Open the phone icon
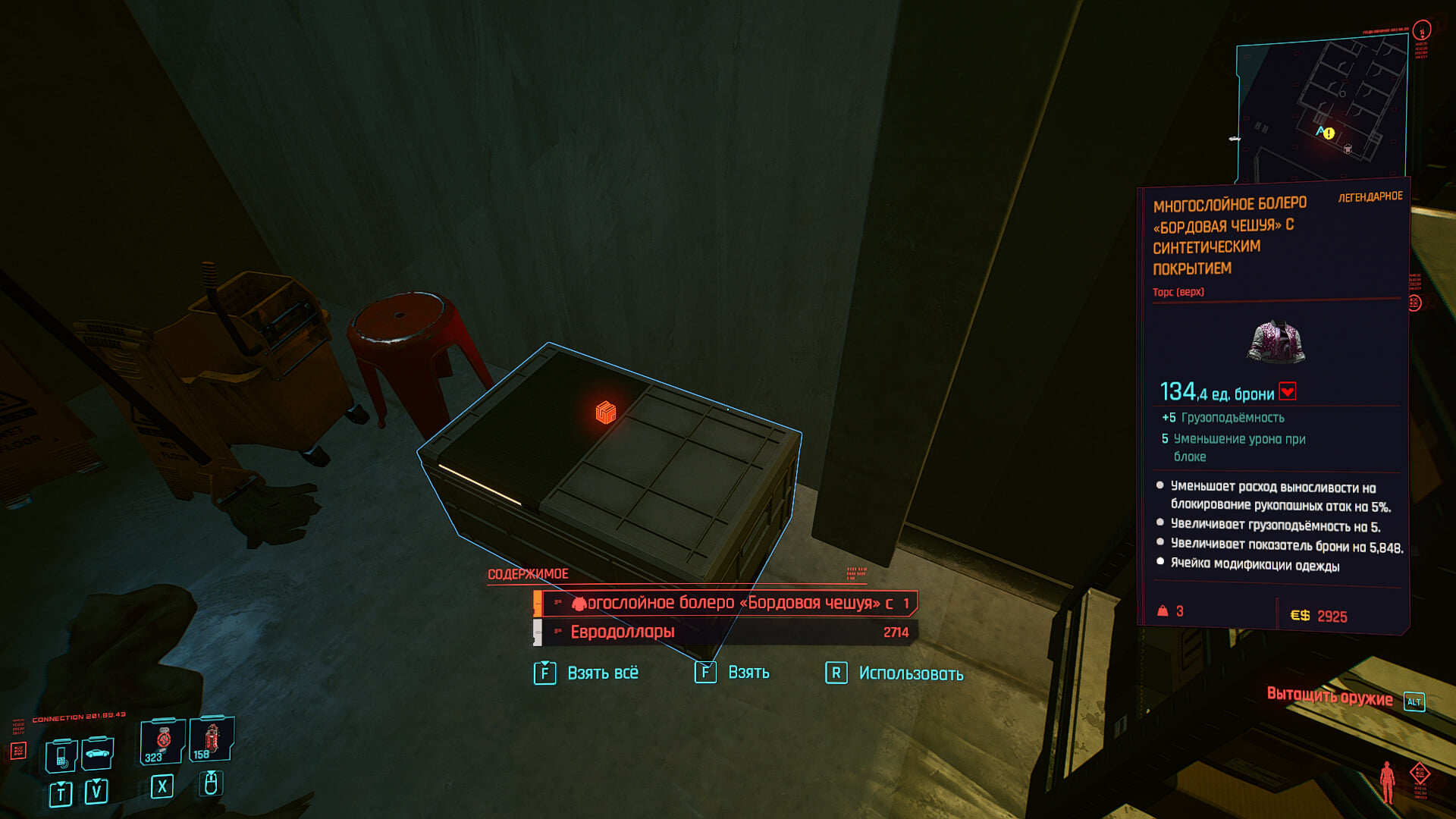Screen dimensions: 1456x819 click(x=61, y=755)
